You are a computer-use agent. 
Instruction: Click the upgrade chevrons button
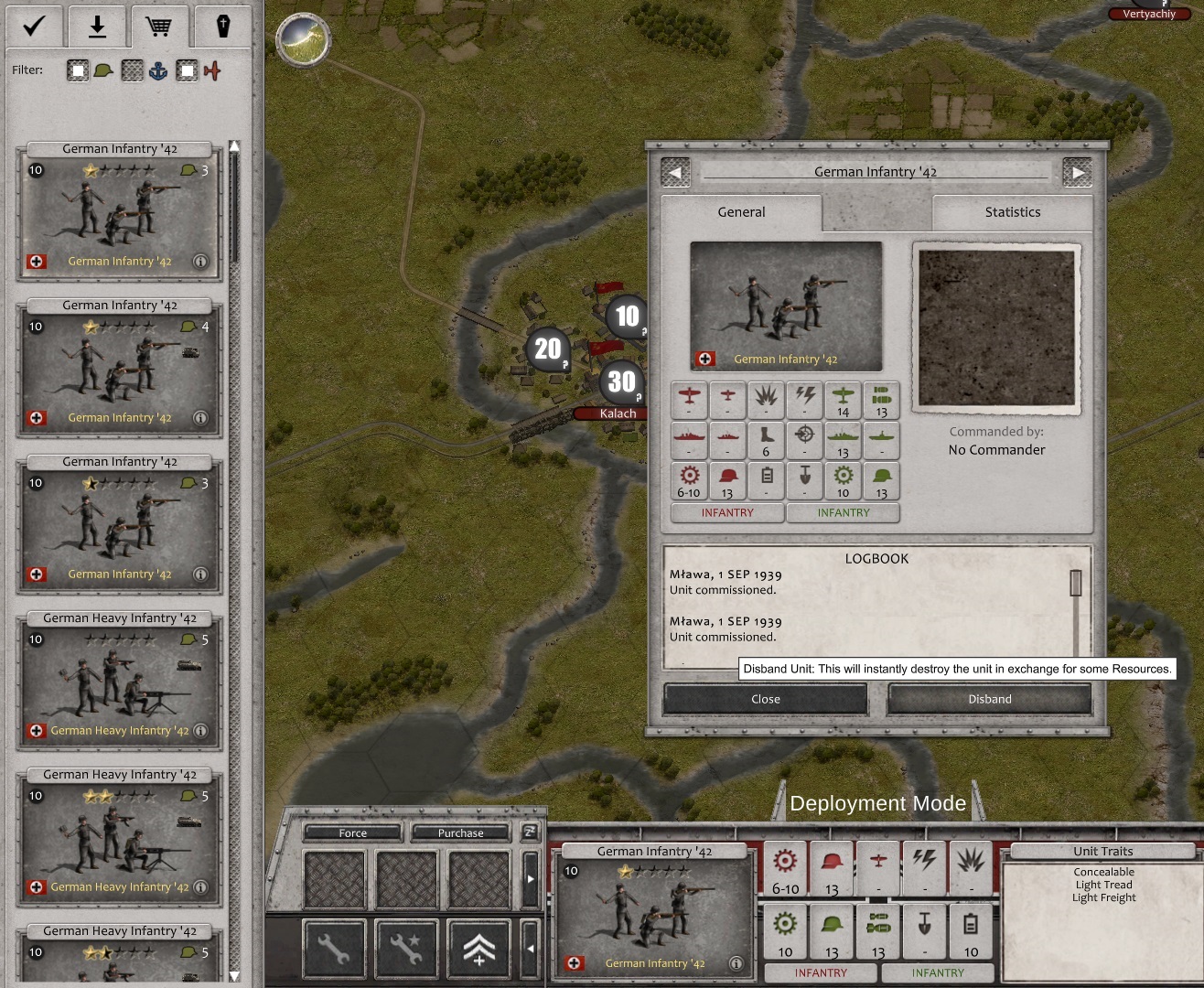478,950
